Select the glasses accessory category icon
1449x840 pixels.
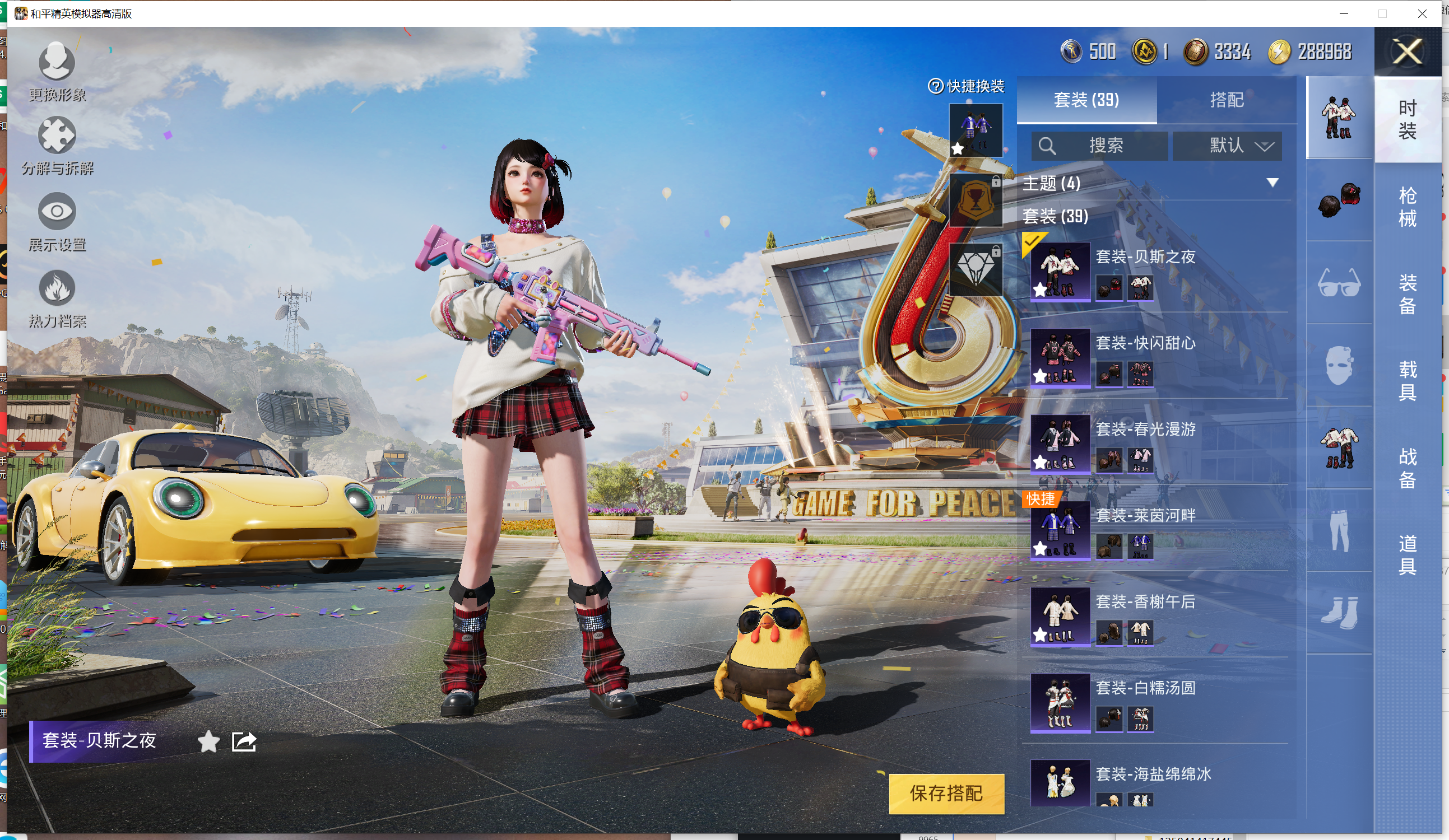click(x=1339, y=283)
